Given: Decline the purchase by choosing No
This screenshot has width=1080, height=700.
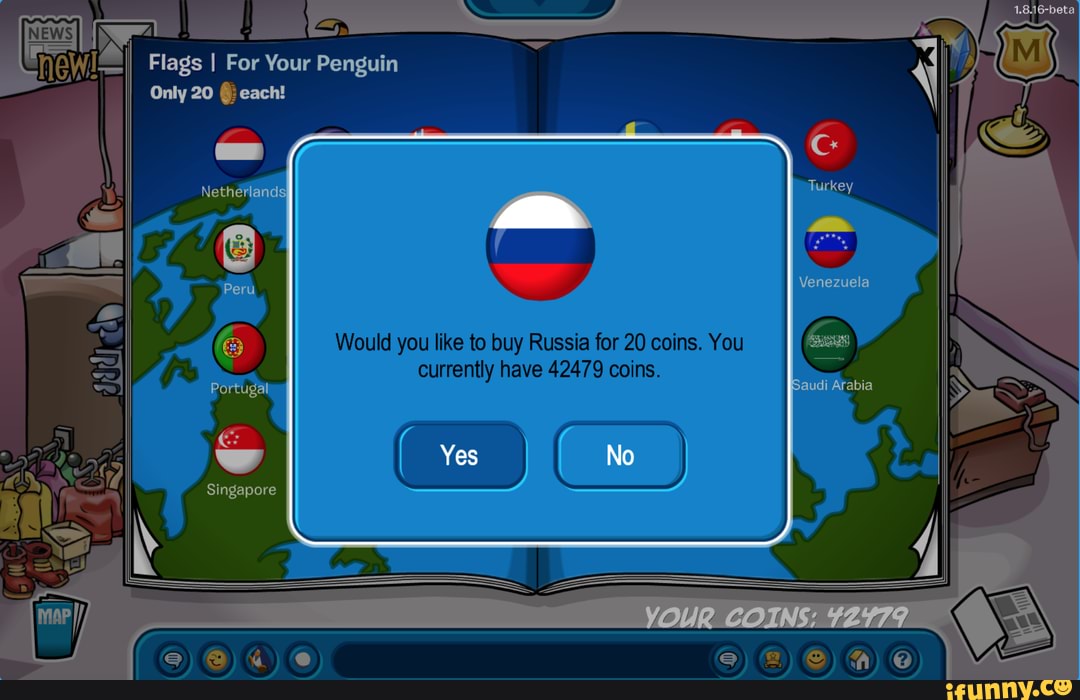Looking at the screenshot, I should coord(620,456).
